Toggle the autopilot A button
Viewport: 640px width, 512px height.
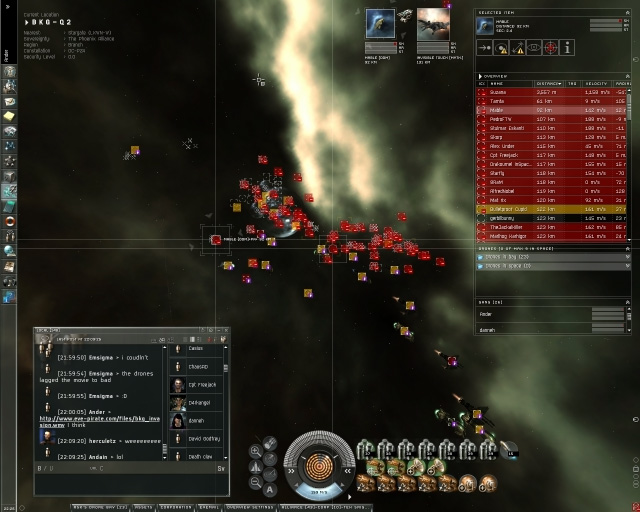270,489
